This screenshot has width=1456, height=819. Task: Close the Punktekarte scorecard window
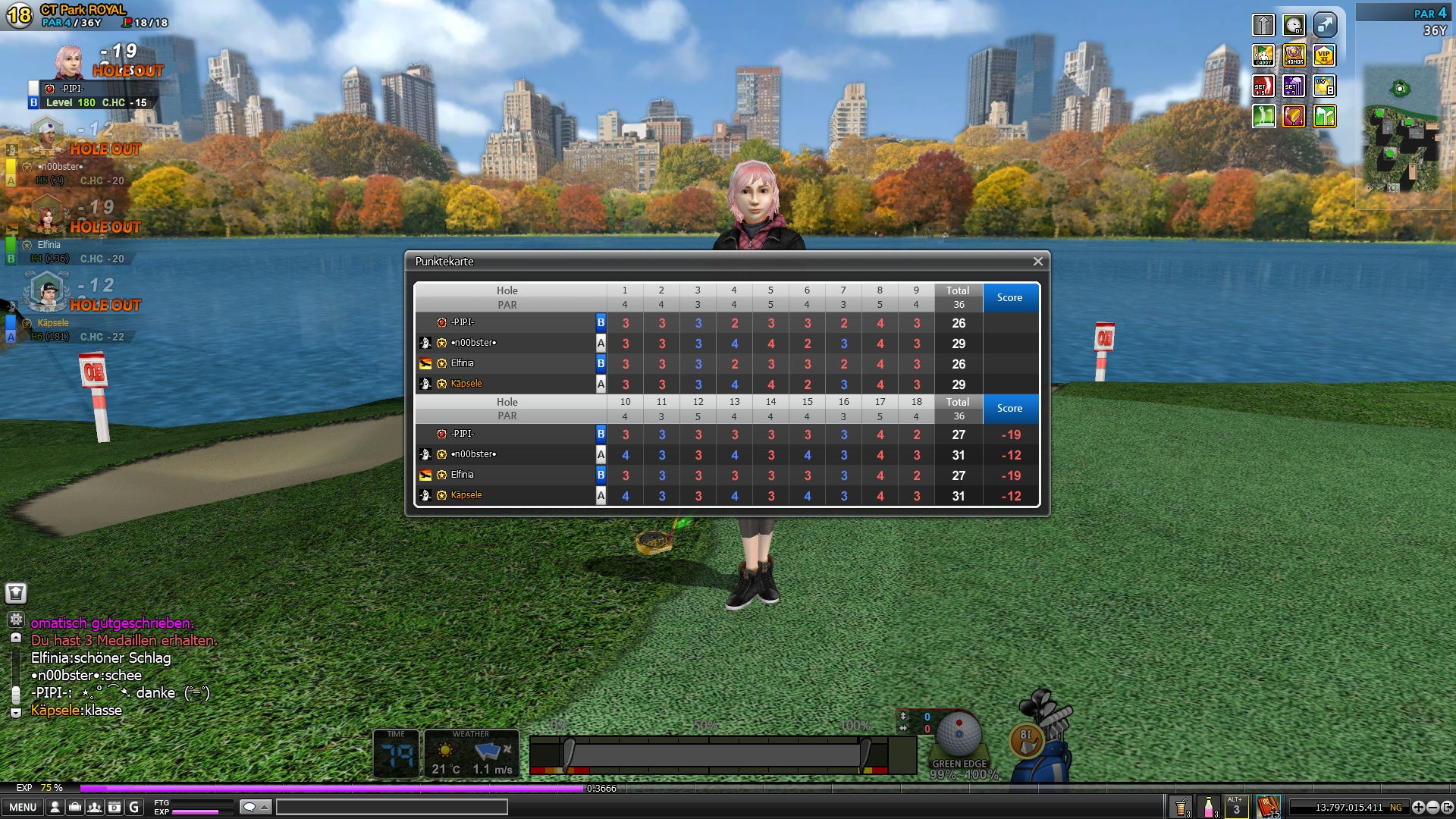(1037, 262)
